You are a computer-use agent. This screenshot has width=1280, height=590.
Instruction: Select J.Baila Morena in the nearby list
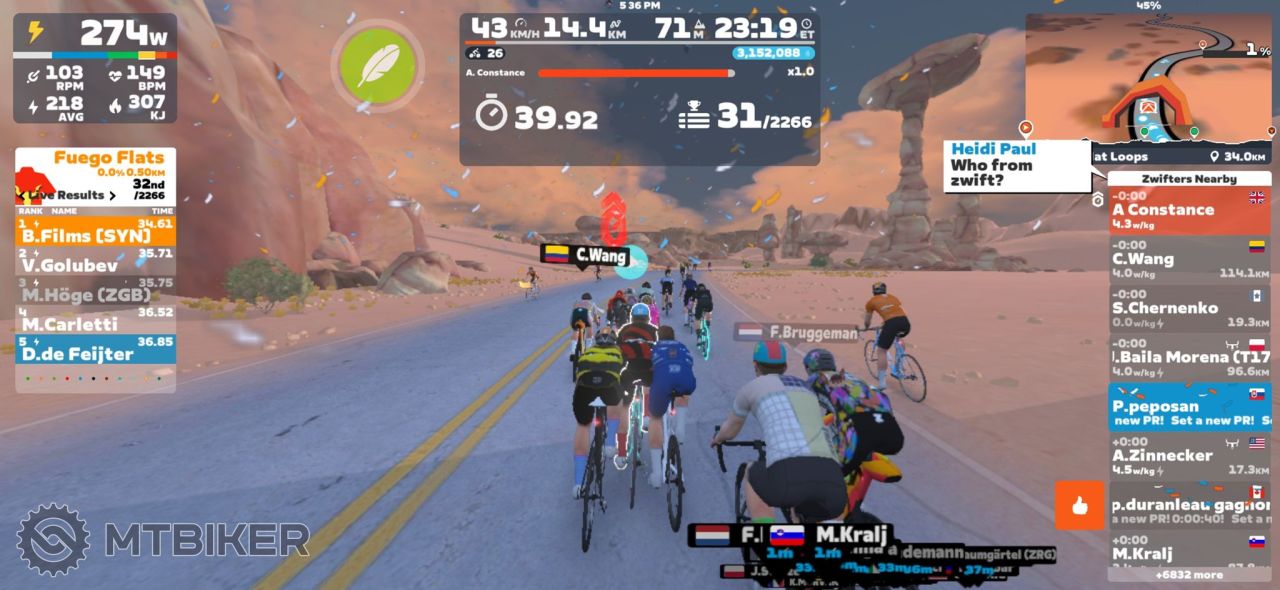point(1189,357)
